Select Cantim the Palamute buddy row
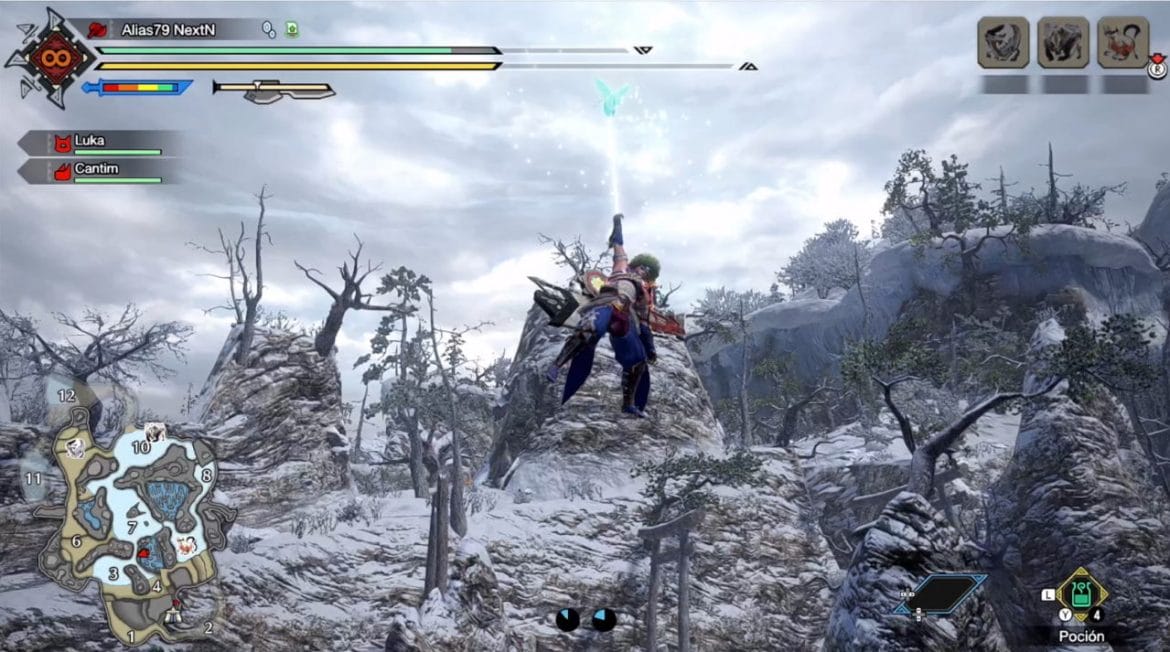The image size is (1170, 652). [x=100, y=170]
